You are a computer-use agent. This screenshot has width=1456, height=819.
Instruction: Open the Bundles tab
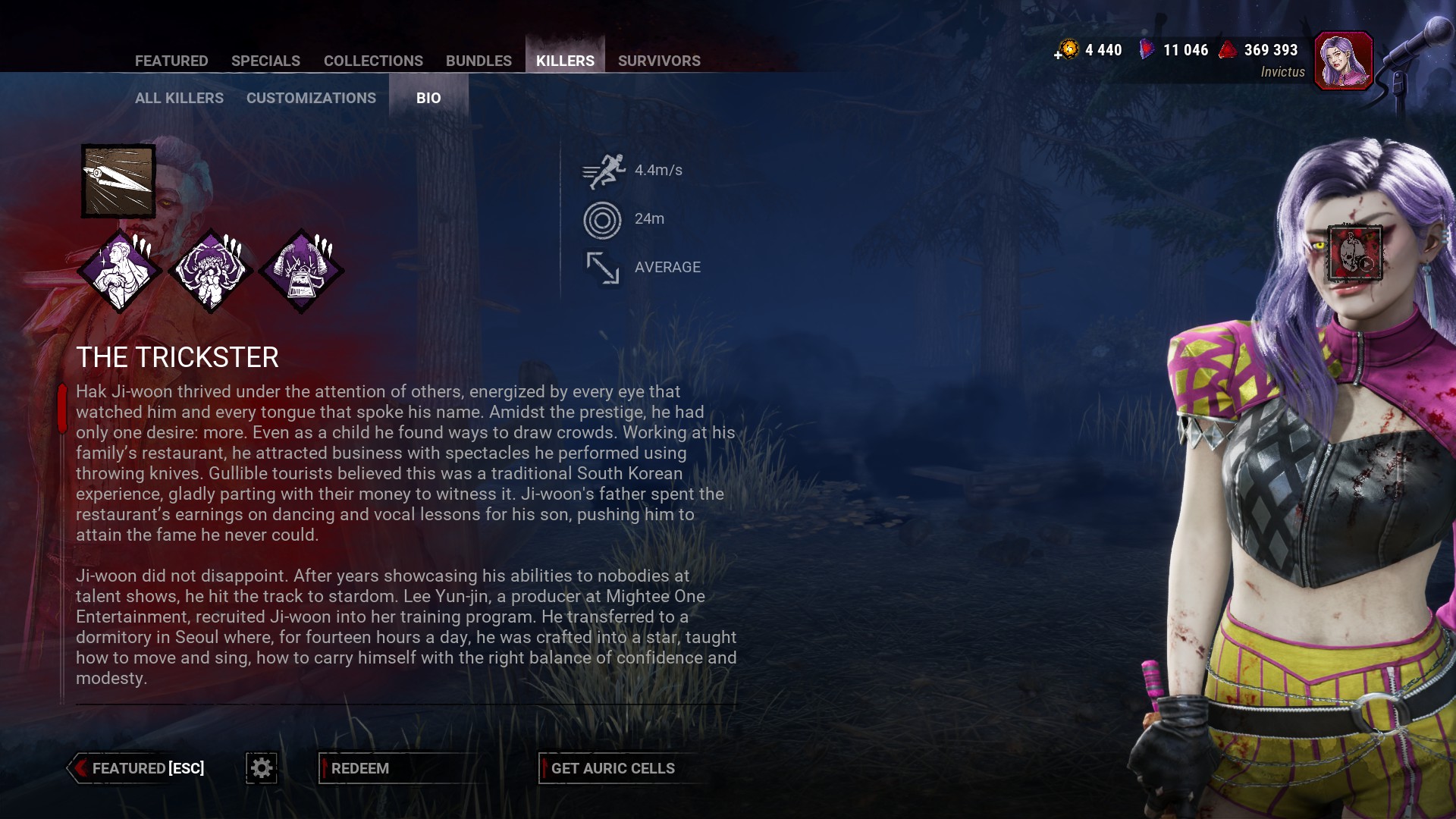click(x=479, y=61)
